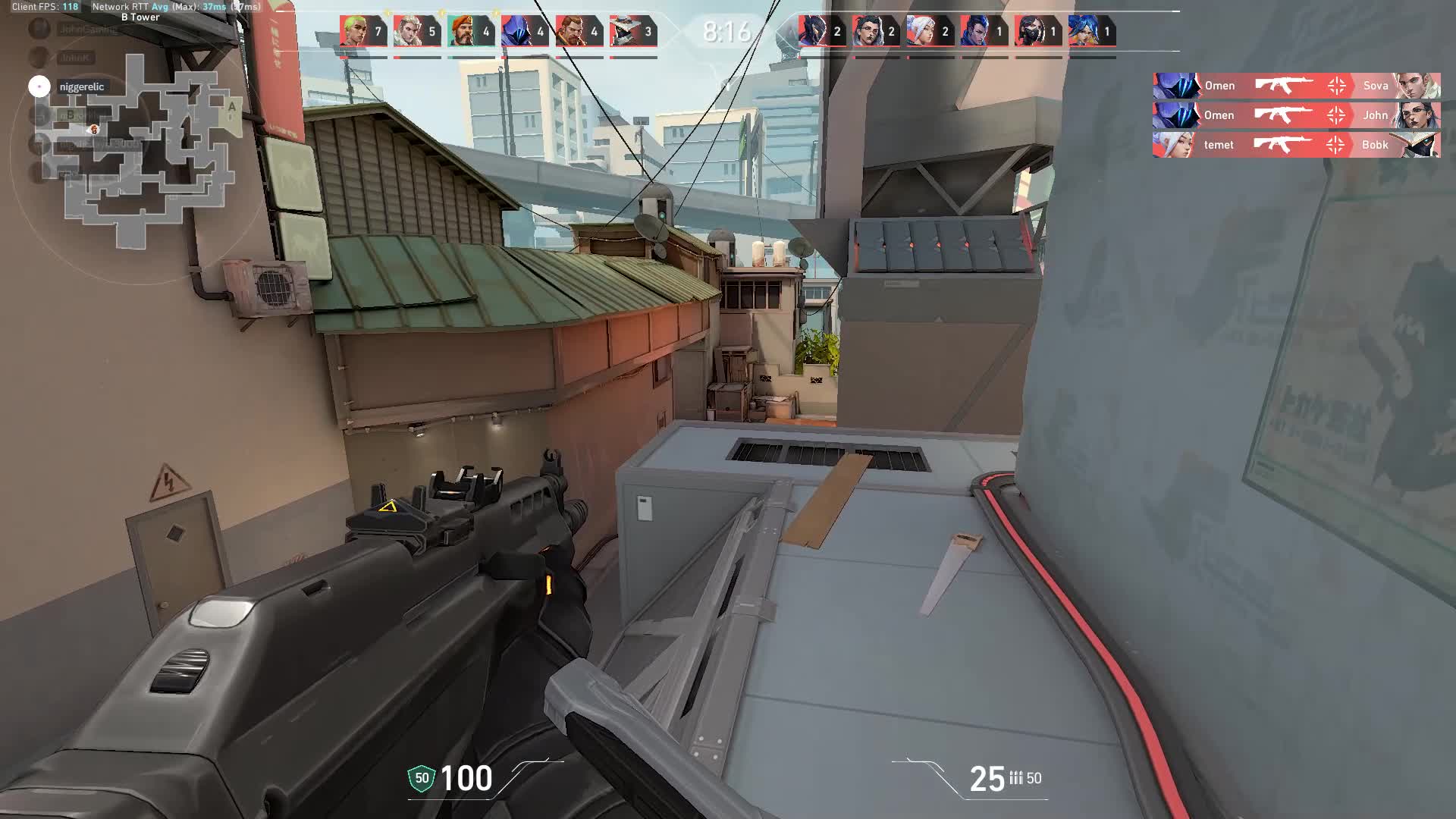Click the temet killed Bobk kill feed row
Image resolution: width=1456 pixels, height=819 pixels.
pos(1296,145)
